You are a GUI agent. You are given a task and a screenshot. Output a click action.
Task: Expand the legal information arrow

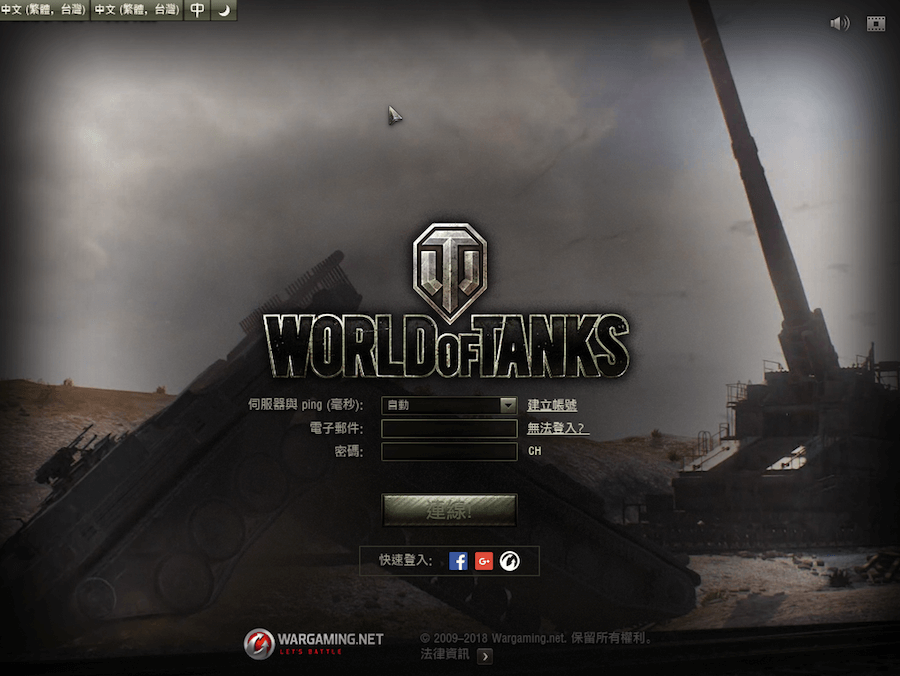(485, 656)
